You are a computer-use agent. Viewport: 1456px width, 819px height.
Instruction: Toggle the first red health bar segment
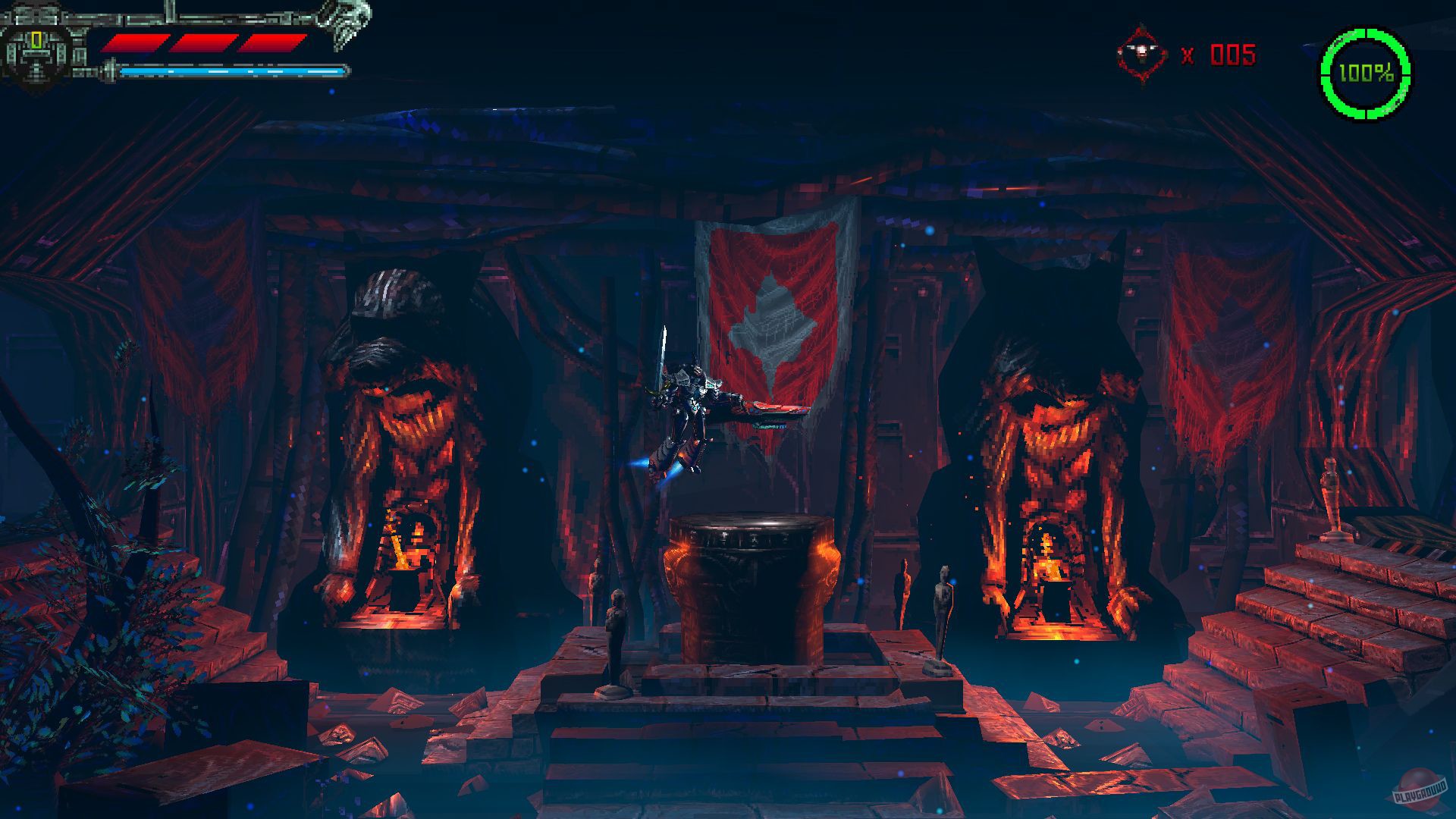[135, 42]
